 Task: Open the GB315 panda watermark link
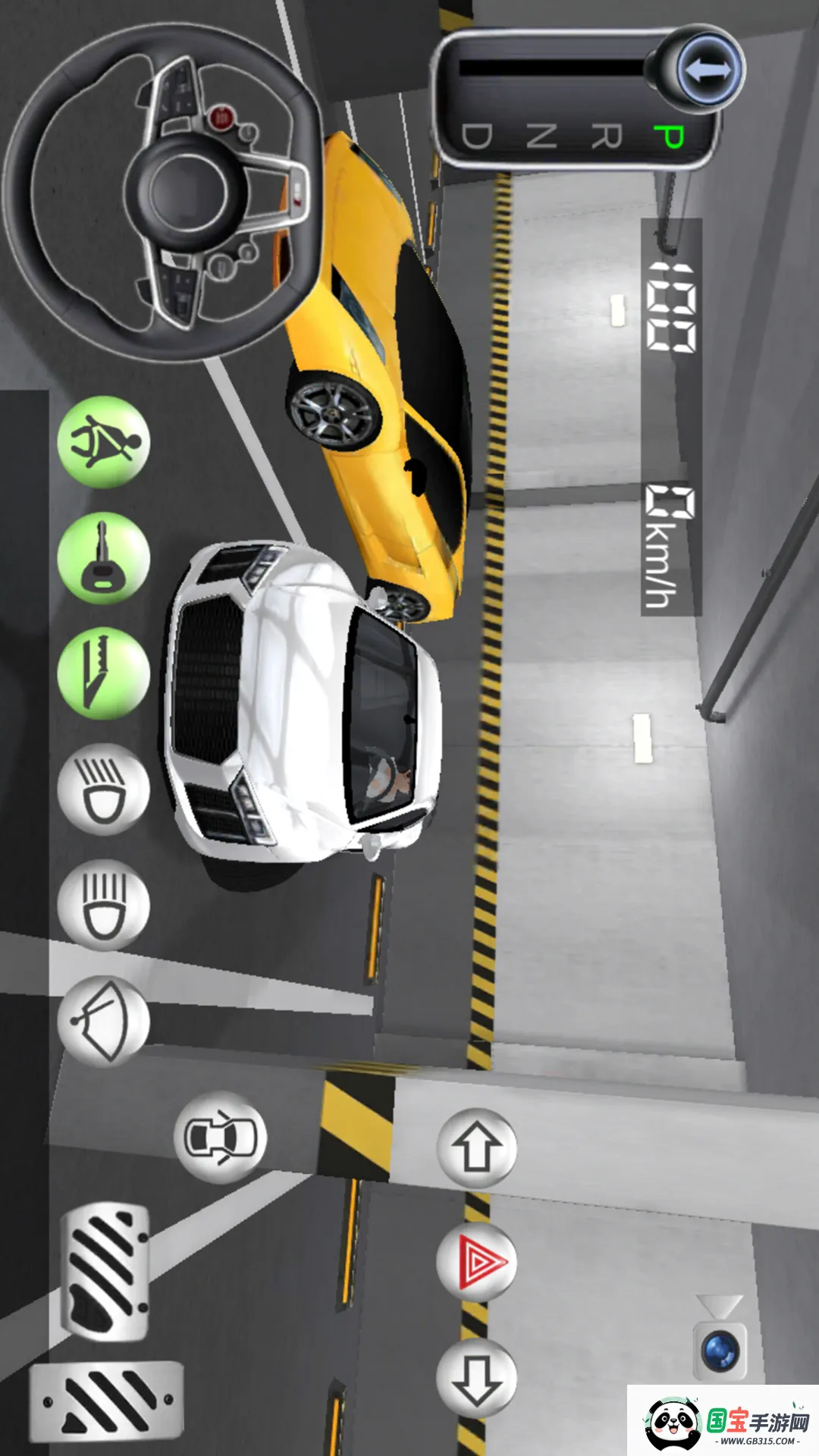[x=723, y=1420]
